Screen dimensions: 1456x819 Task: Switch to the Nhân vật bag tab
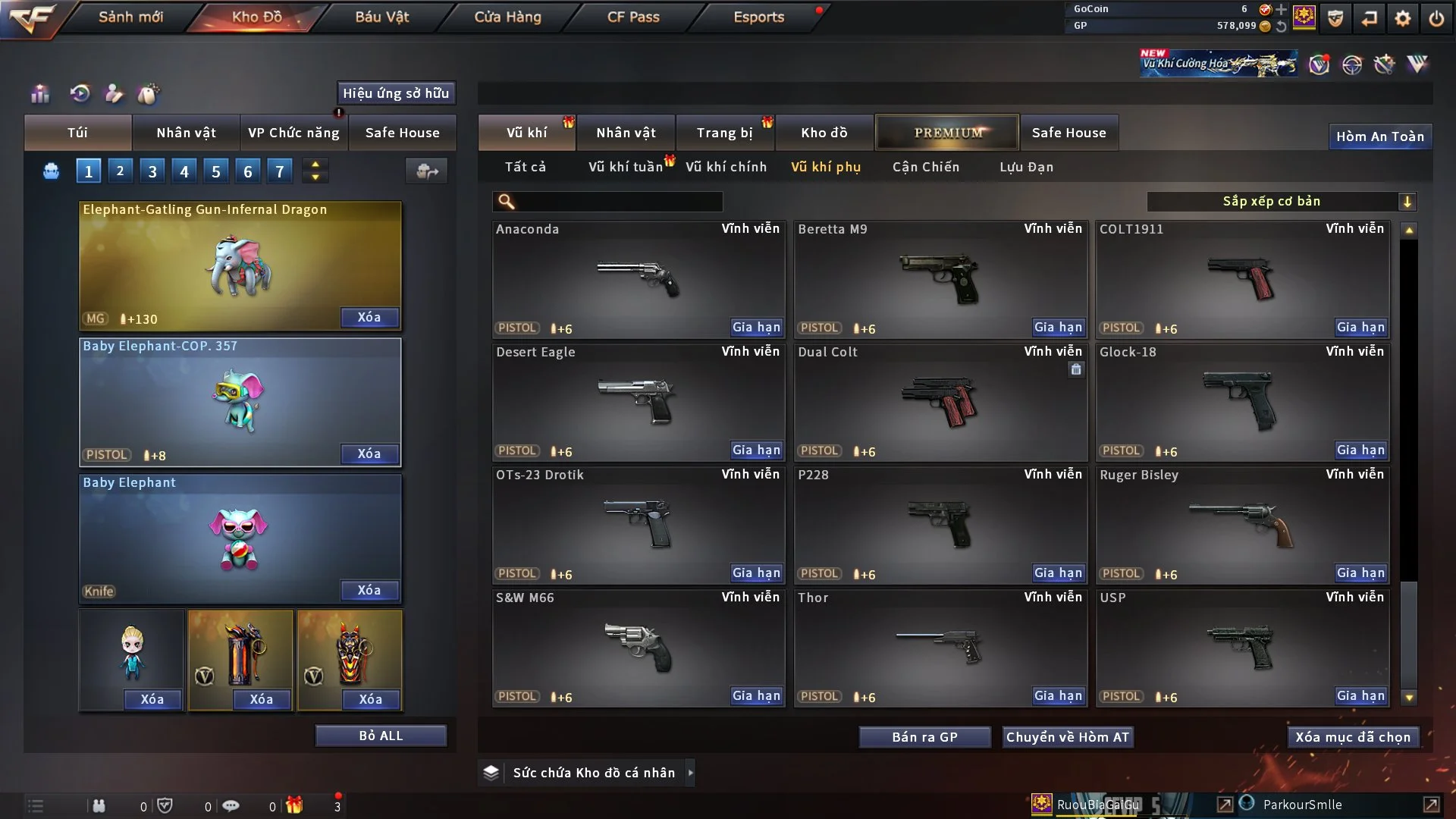click(186, 133)
